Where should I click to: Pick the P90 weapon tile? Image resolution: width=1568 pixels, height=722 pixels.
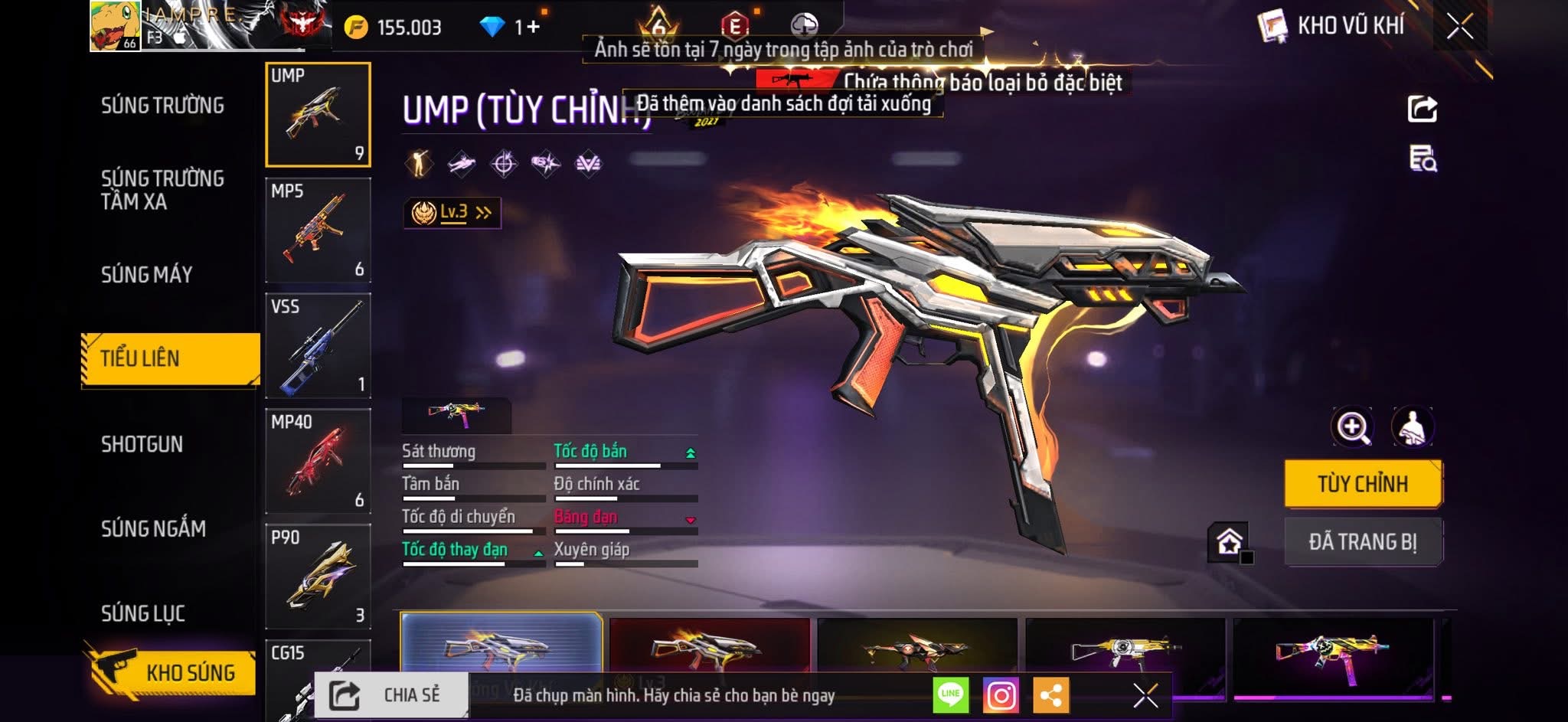[318, 576]
